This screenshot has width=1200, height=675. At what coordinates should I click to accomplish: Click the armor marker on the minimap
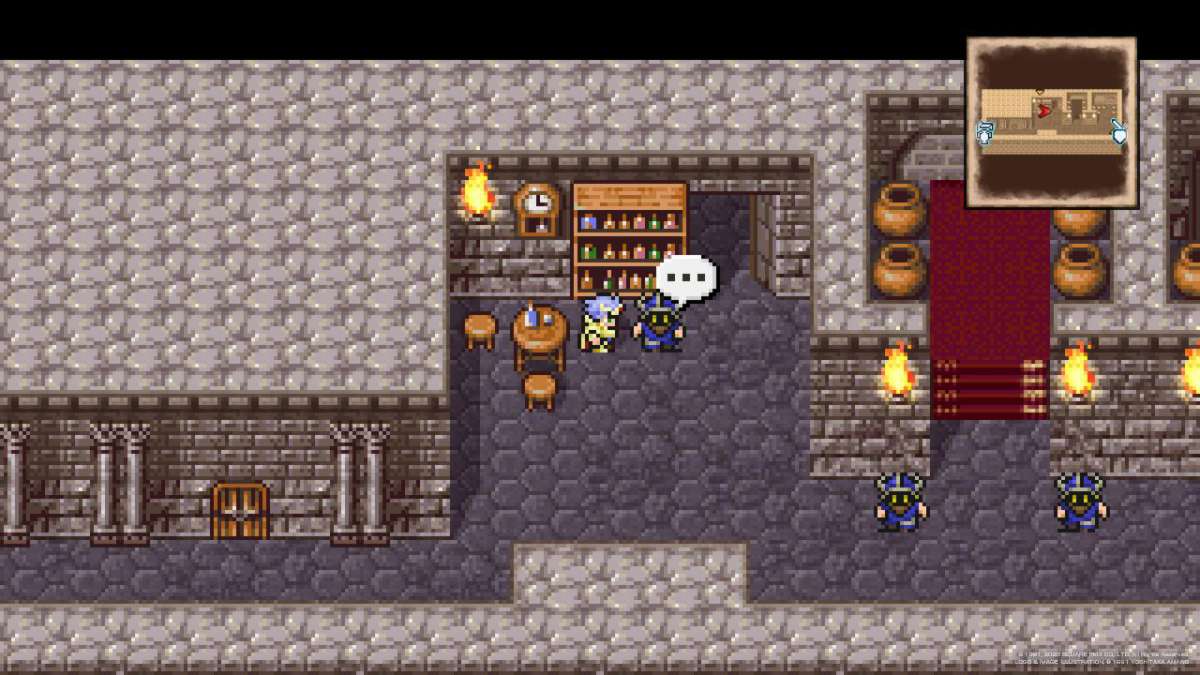(985, 131)
